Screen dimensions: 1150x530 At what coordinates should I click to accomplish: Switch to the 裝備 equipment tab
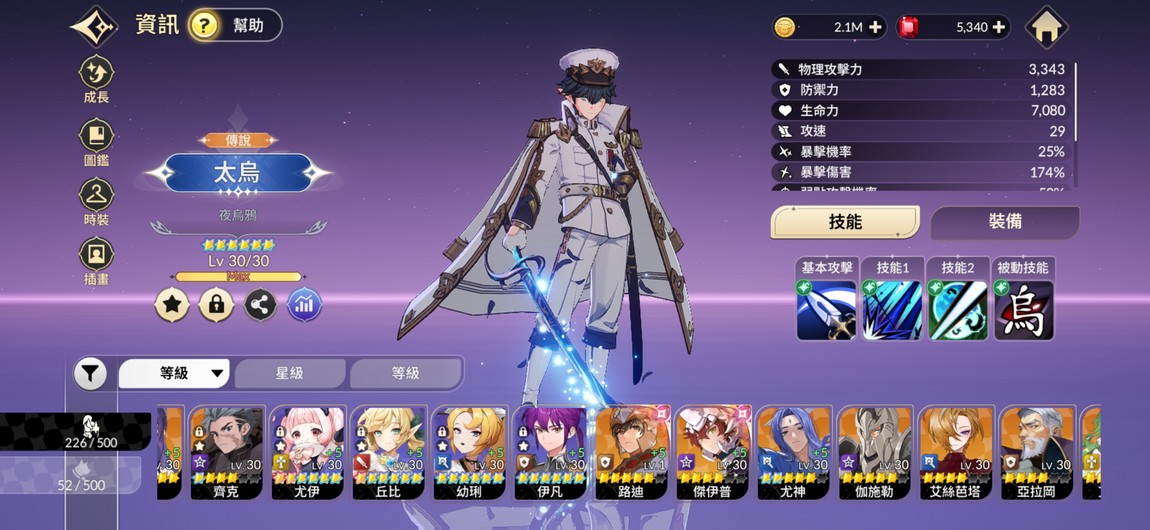pyautogui.click(x=1005, y=222)
